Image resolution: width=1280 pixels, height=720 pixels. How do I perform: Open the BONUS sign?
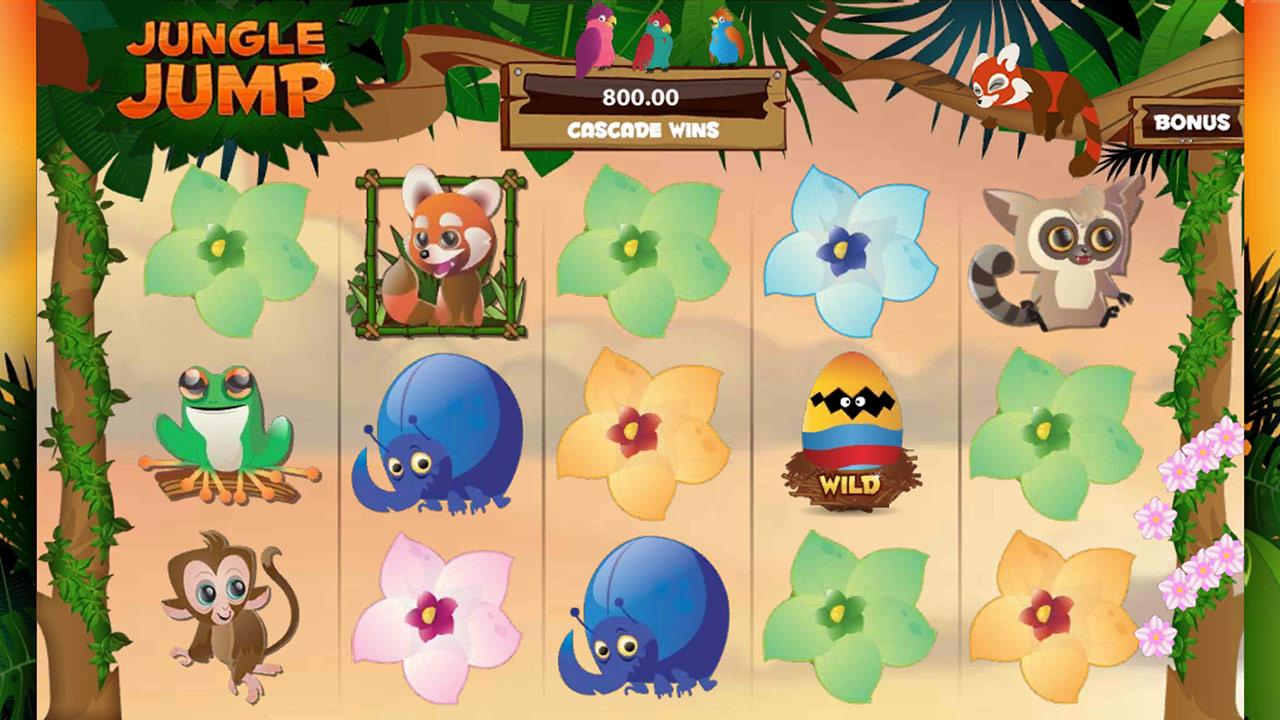[x=1192, y=124]
